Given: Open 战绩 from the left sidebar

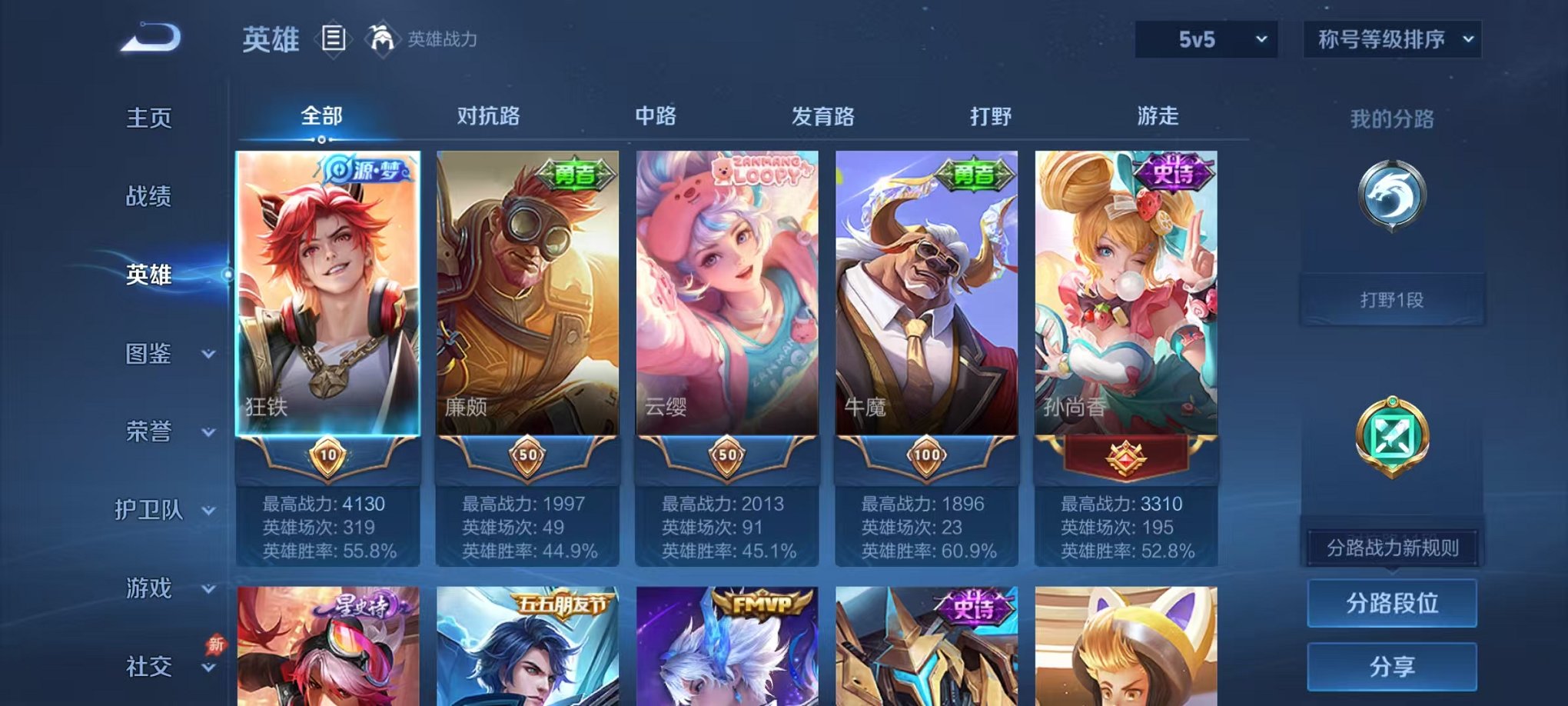Looking at the screenshot, I should (x=148, y=197).
